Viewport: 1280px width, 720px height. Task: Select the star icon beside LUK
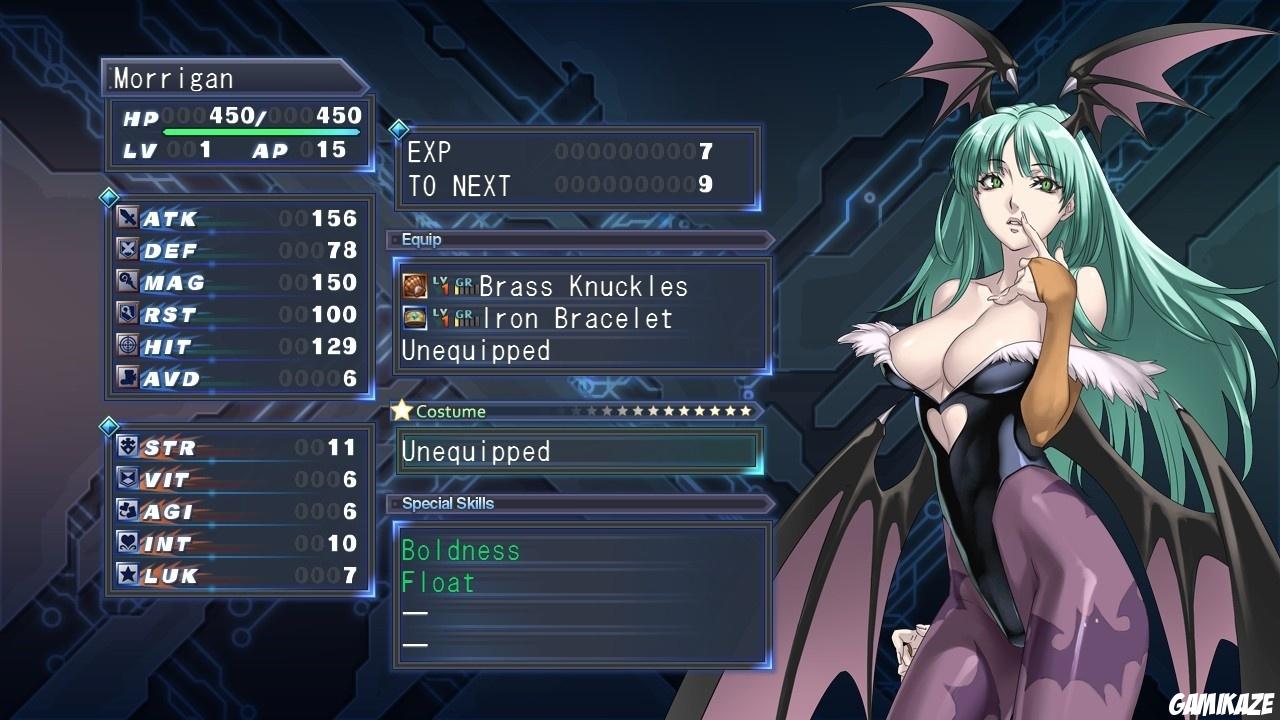click(x=128, y=575)
